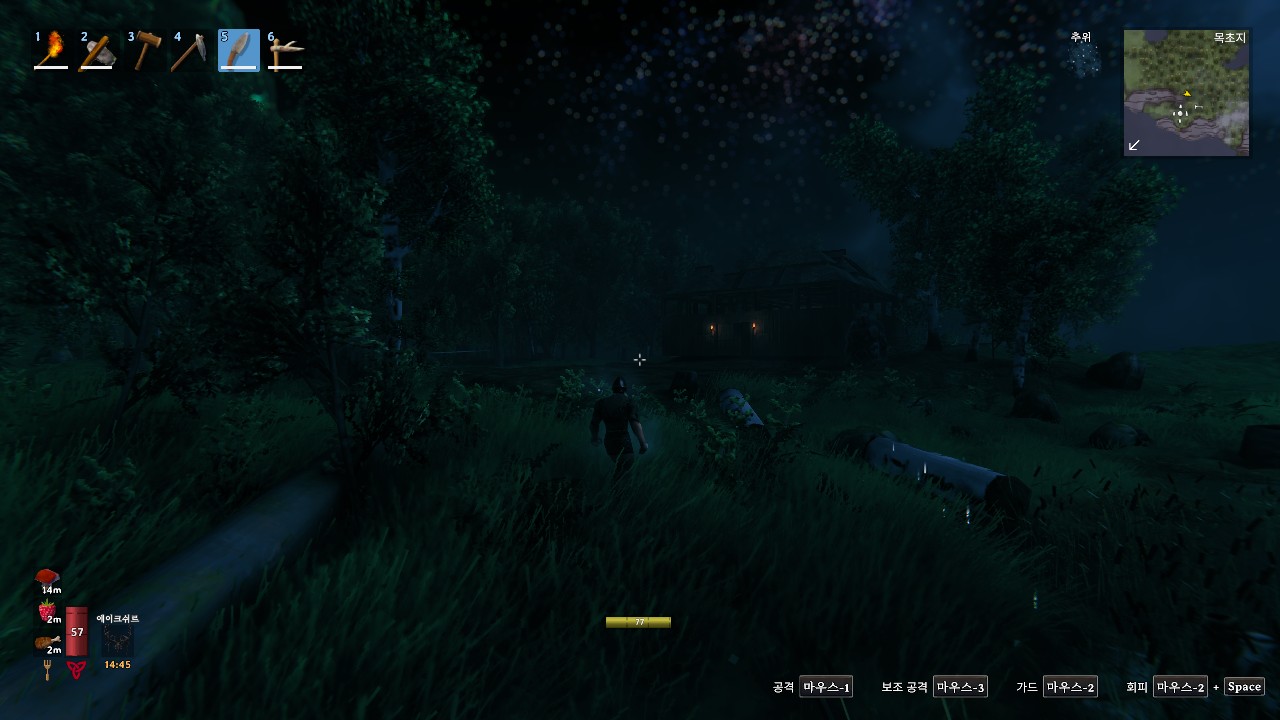Click the 가드 마우스-2 keybind button

pos(1071,686)
